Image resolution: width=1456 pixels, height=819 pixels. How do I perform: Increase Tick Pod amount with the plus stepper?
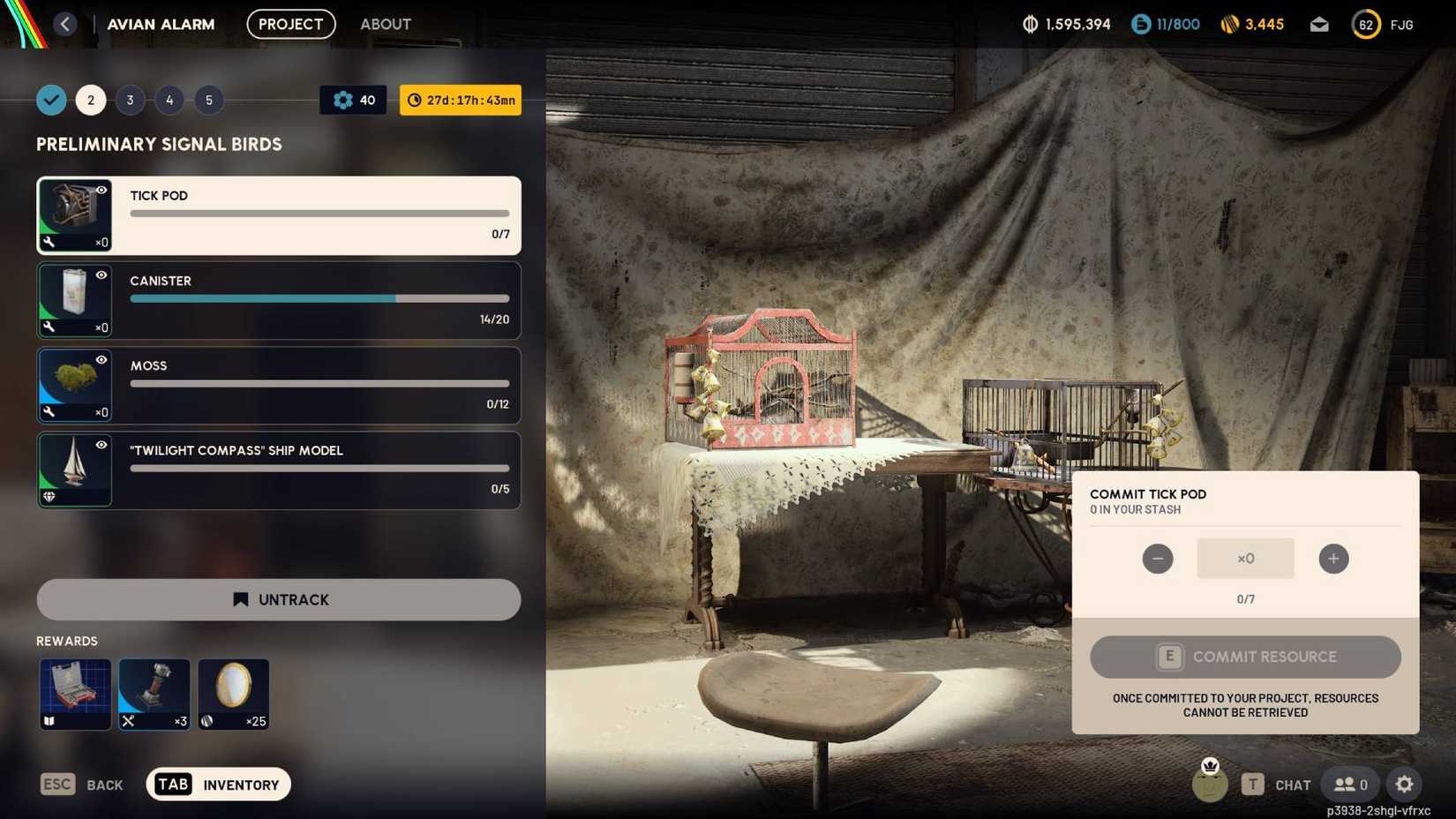pos(1333,558)
